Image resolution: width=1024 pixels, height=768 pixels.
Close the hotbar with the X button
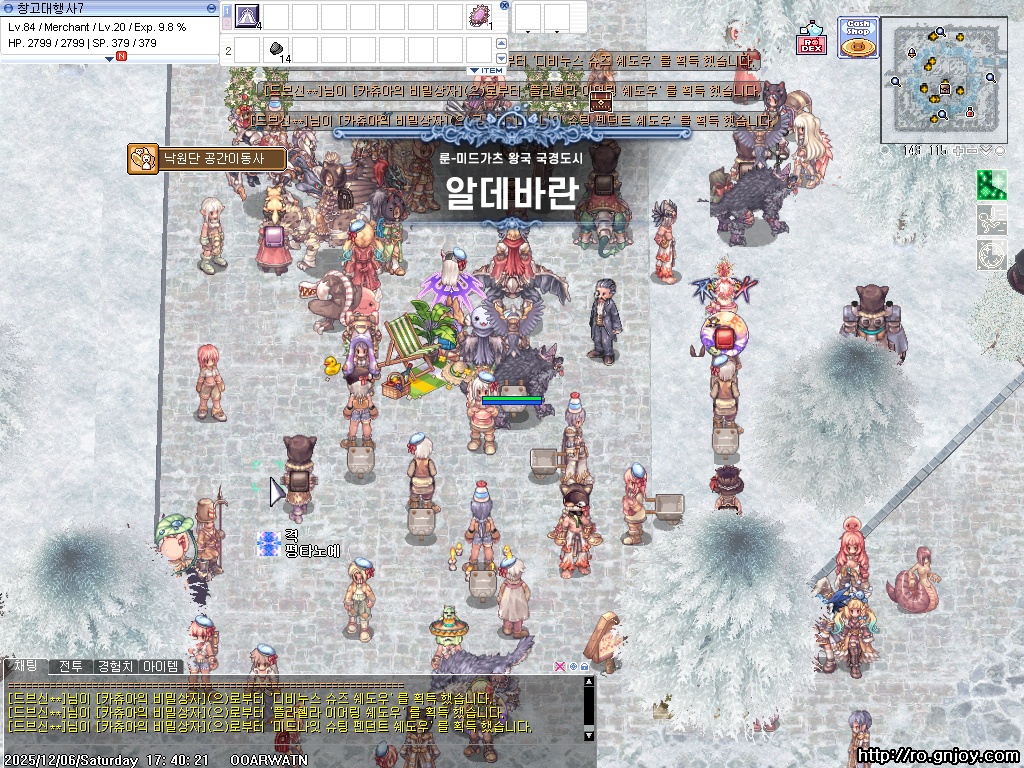click(504, 5)
